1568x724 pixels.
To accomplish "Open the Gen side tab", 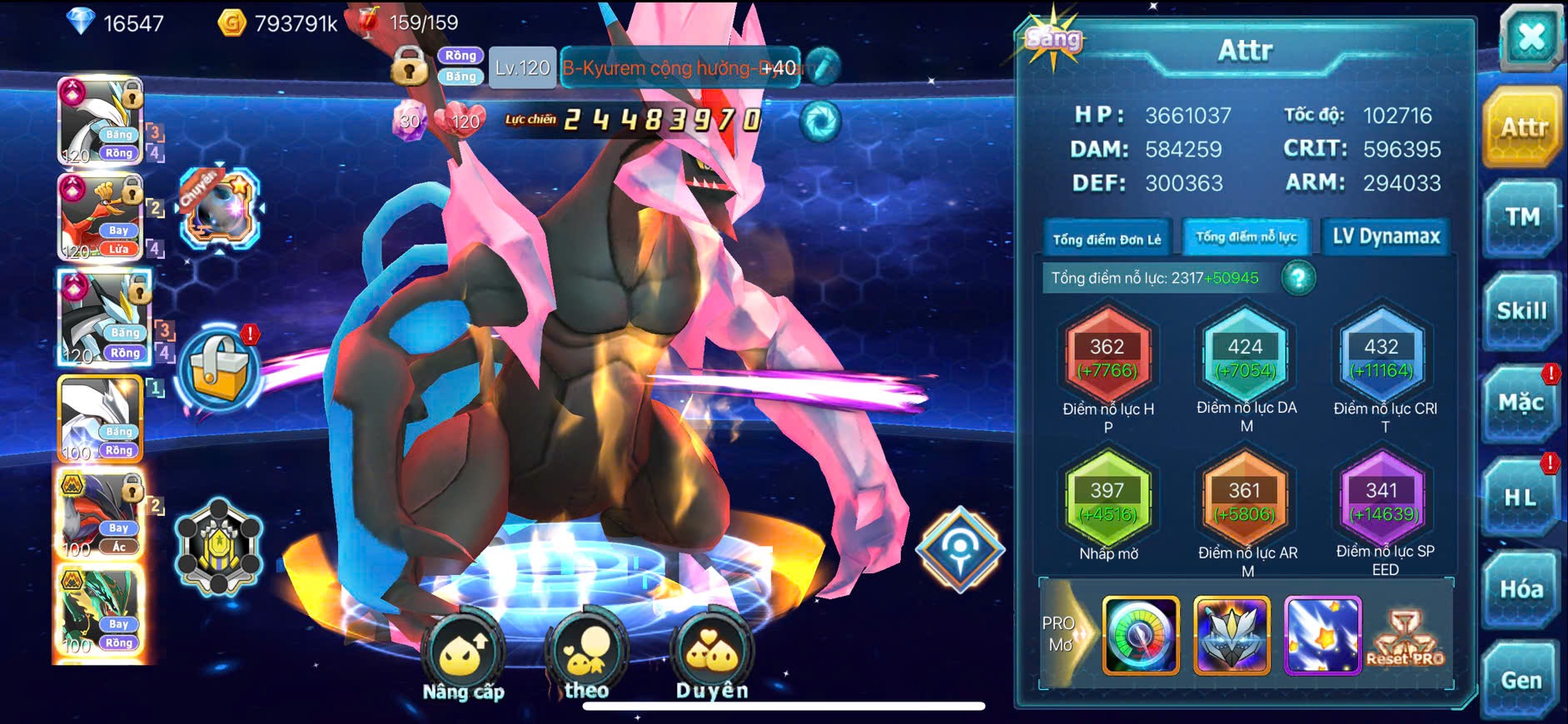I will point(1521,680).
